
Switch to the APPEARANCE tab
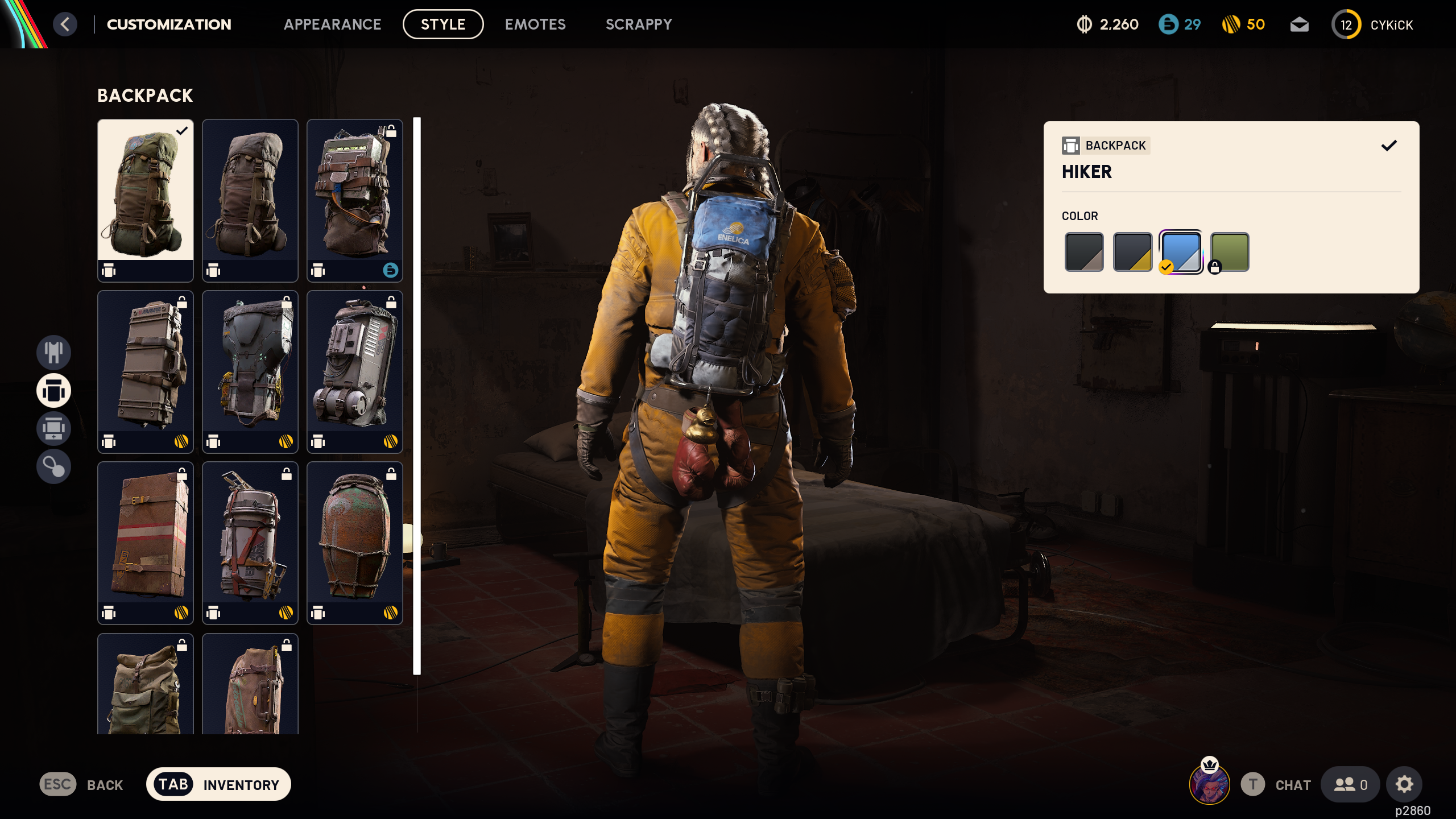pos(333,24)
